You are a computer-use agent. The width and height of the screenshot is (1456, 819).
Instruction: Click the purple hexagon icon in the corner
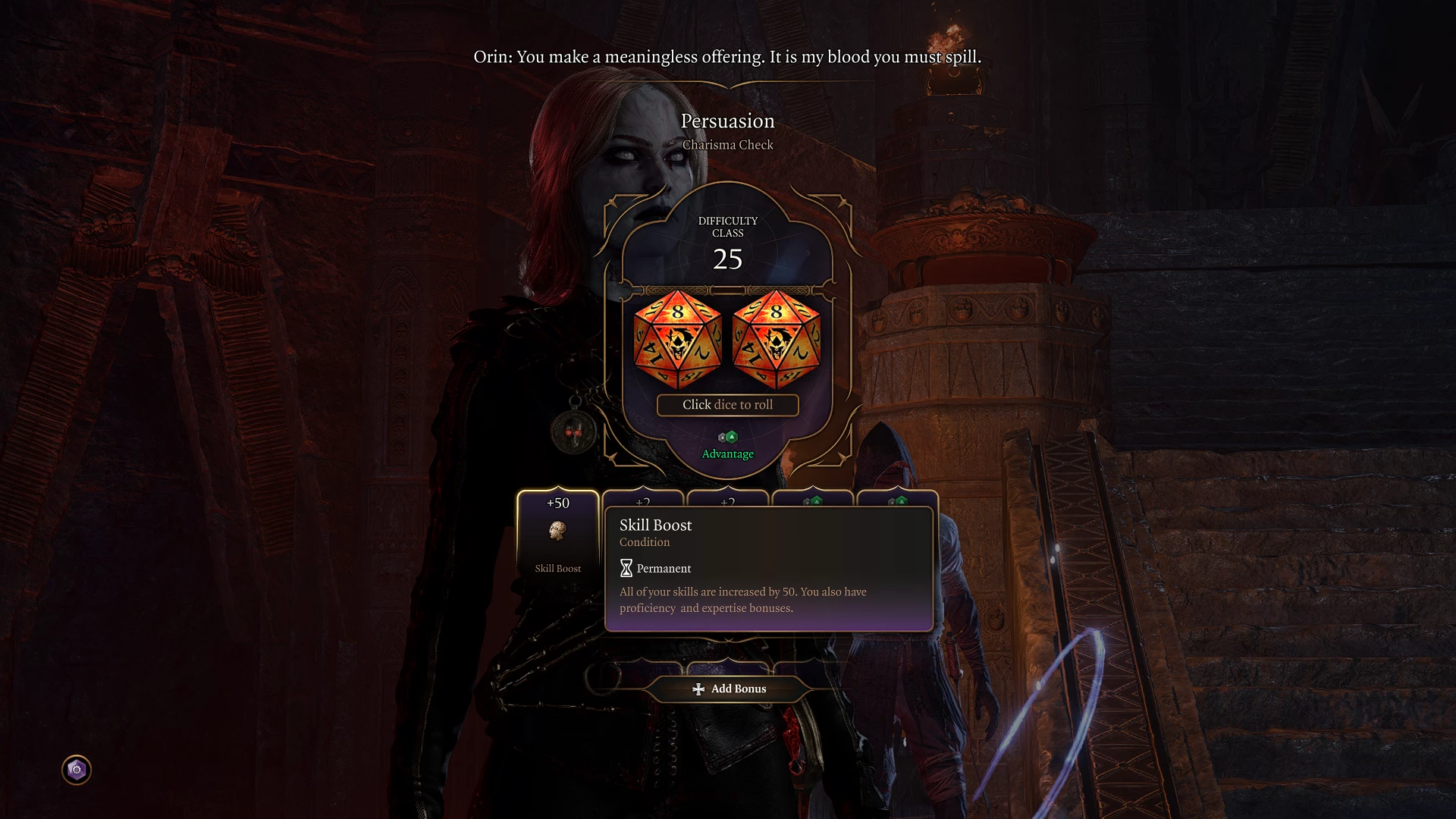(77, 770)
